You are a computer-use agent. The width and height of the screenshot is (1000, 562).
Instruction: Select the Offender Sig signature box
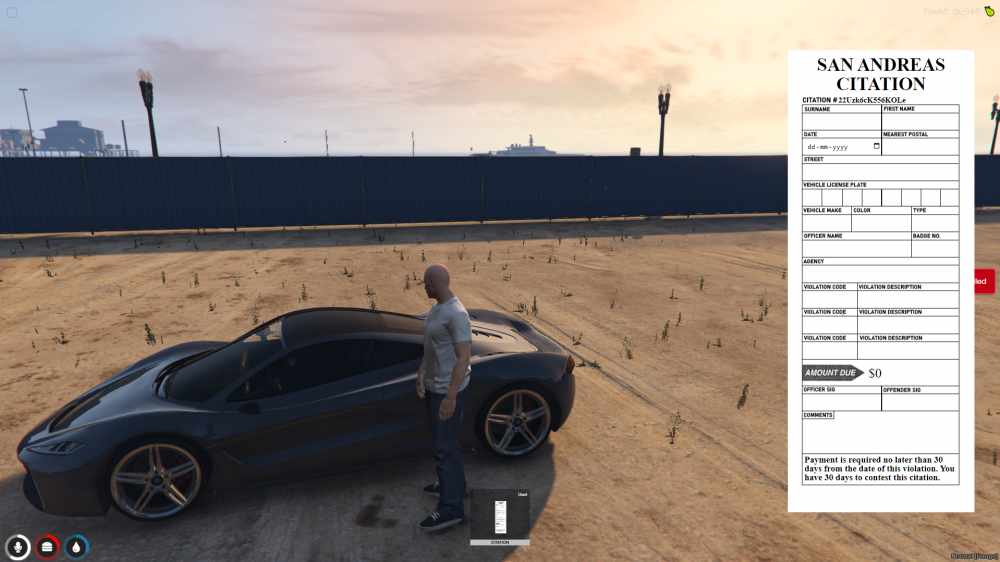click(920, 402)
